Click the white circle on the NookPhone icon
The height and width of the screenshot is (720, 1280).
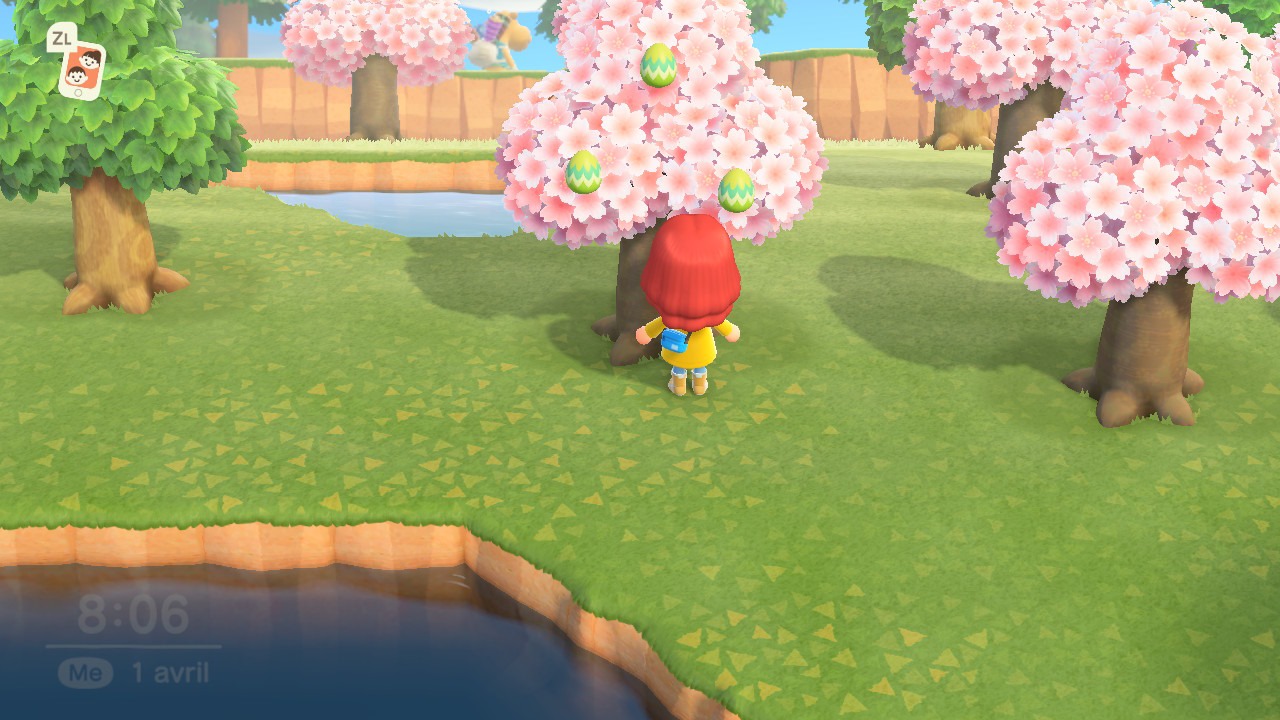pos(79,93)
